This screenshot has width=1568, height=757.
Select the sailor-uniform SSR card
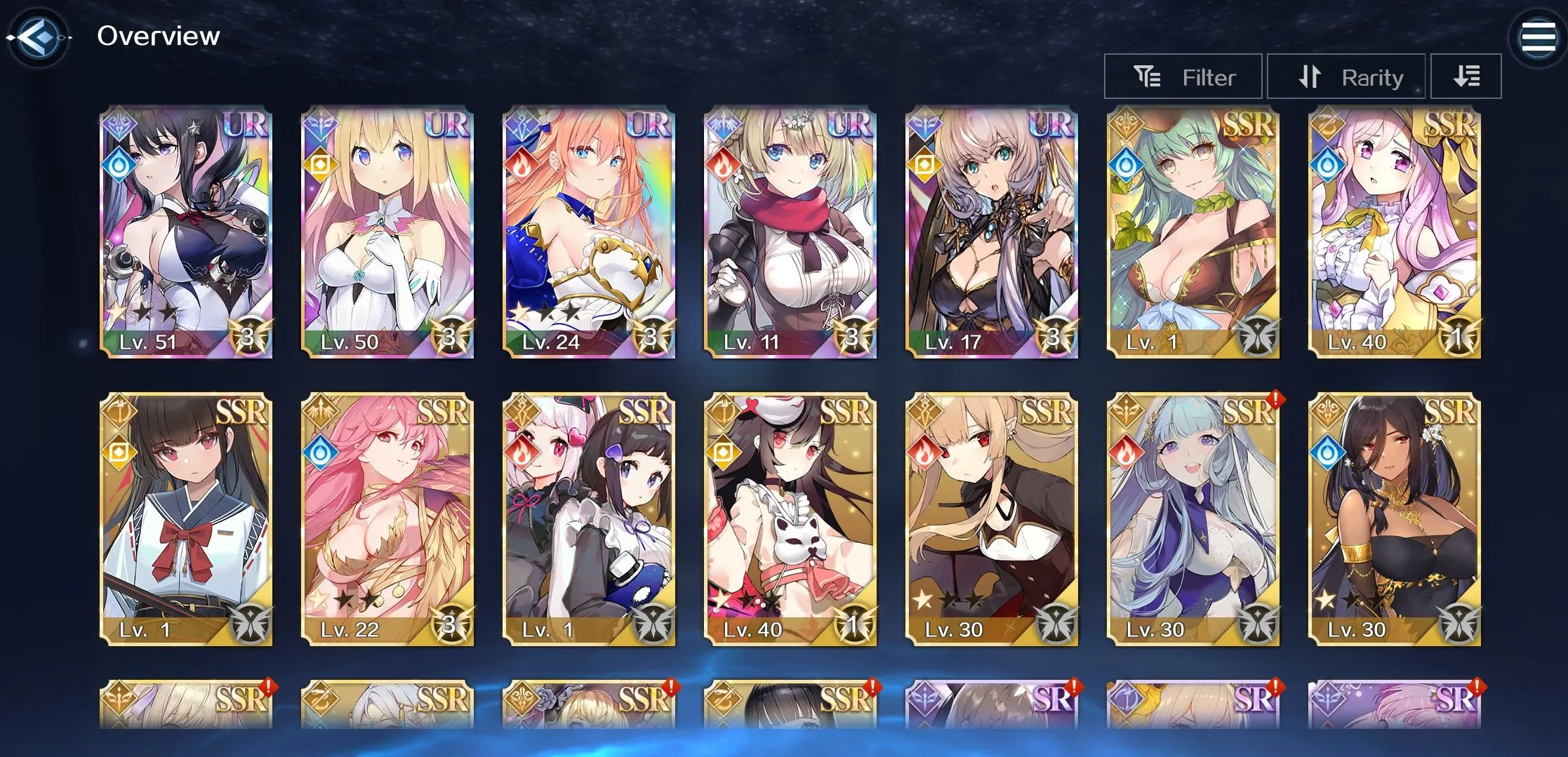[186, 519]
